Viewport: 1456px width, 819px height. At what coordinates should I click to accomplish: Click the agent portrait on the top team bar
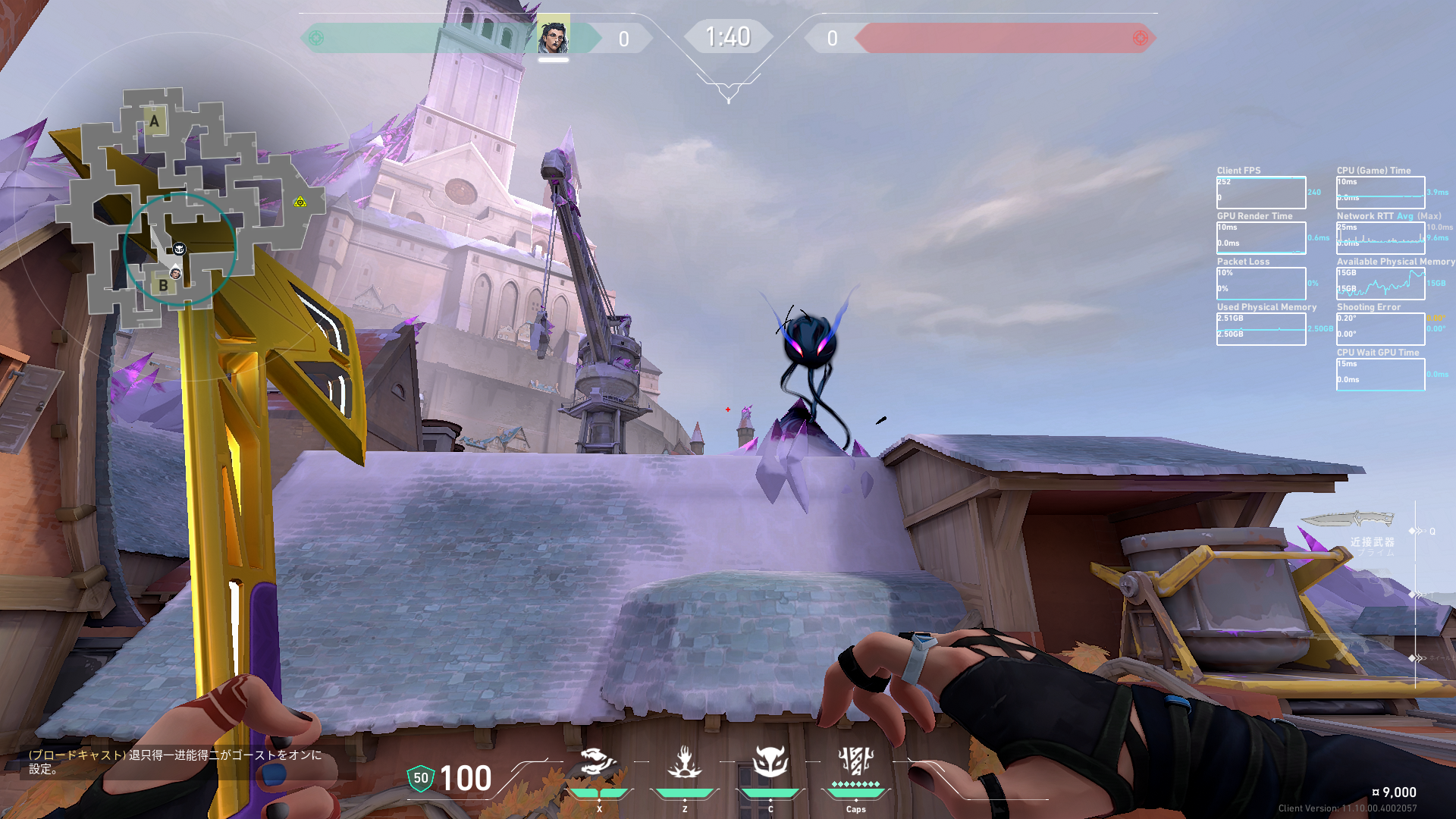coord(553,37)
